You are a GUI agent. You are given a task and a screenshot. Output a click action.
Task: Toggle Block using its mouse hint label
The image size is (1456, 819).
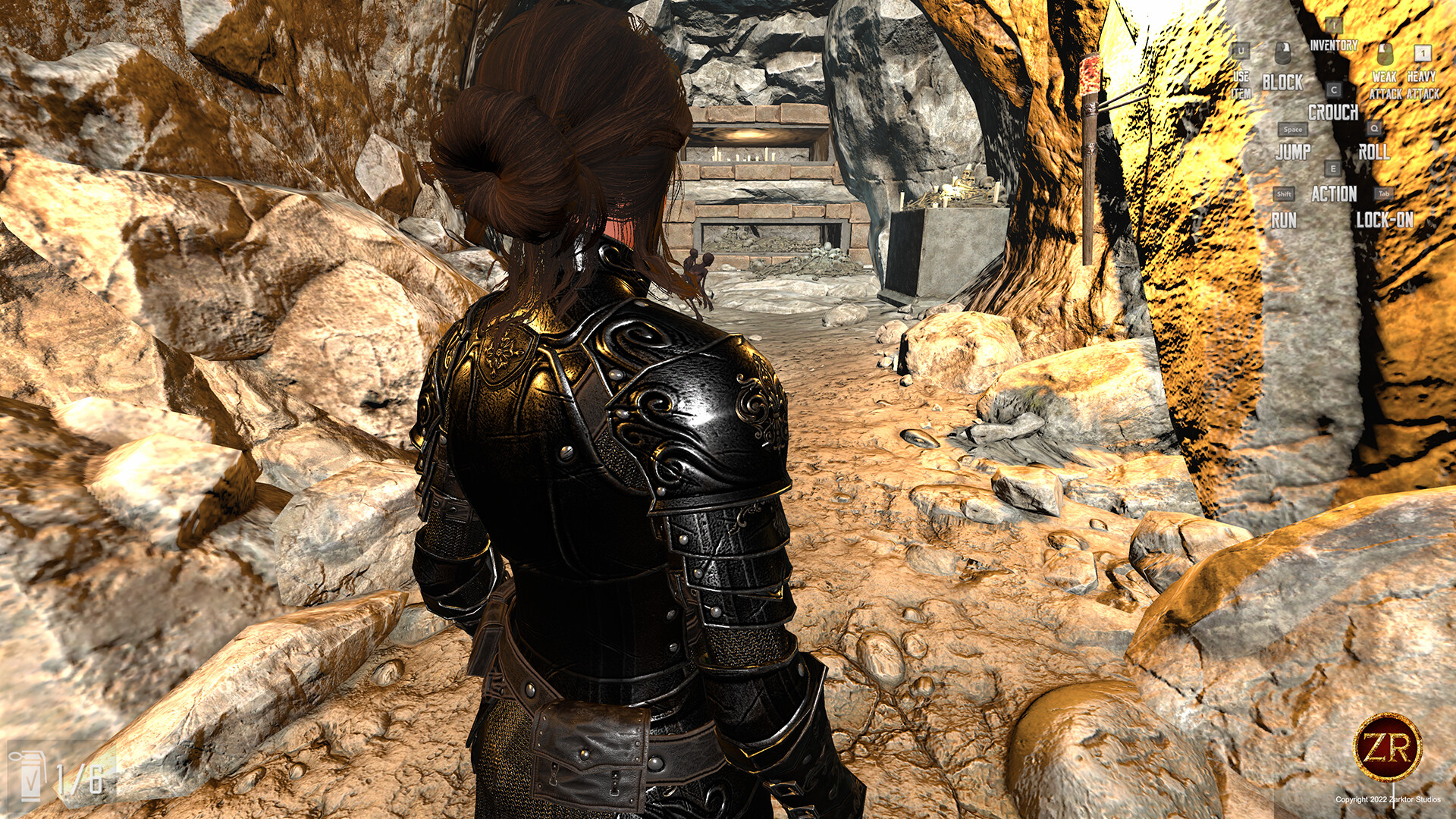[x=1283, y=80]
